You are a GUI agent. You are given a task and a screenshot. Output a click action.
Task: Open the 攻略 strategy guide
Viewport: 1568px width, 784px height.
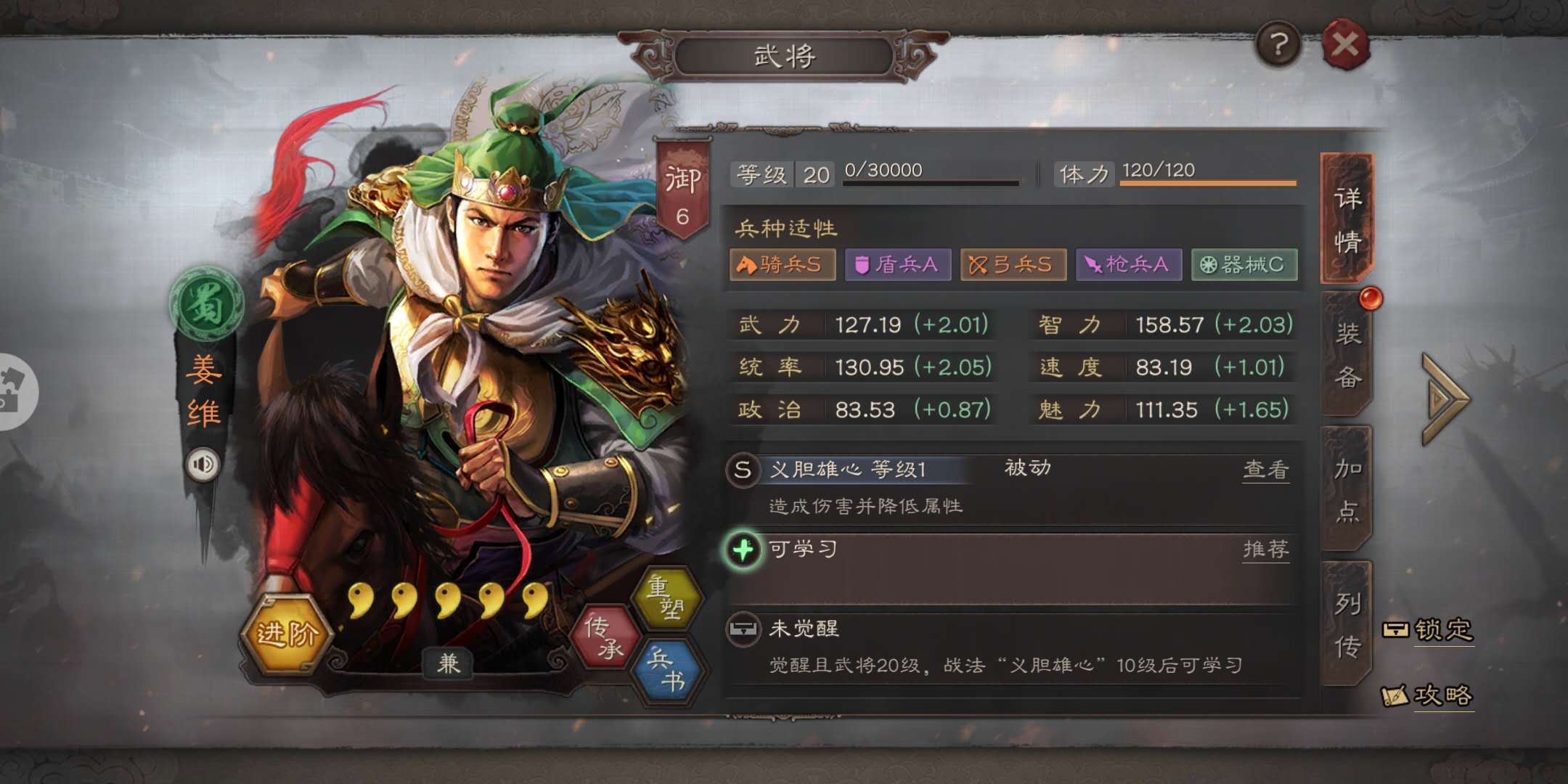click(x=1429, y=695)
